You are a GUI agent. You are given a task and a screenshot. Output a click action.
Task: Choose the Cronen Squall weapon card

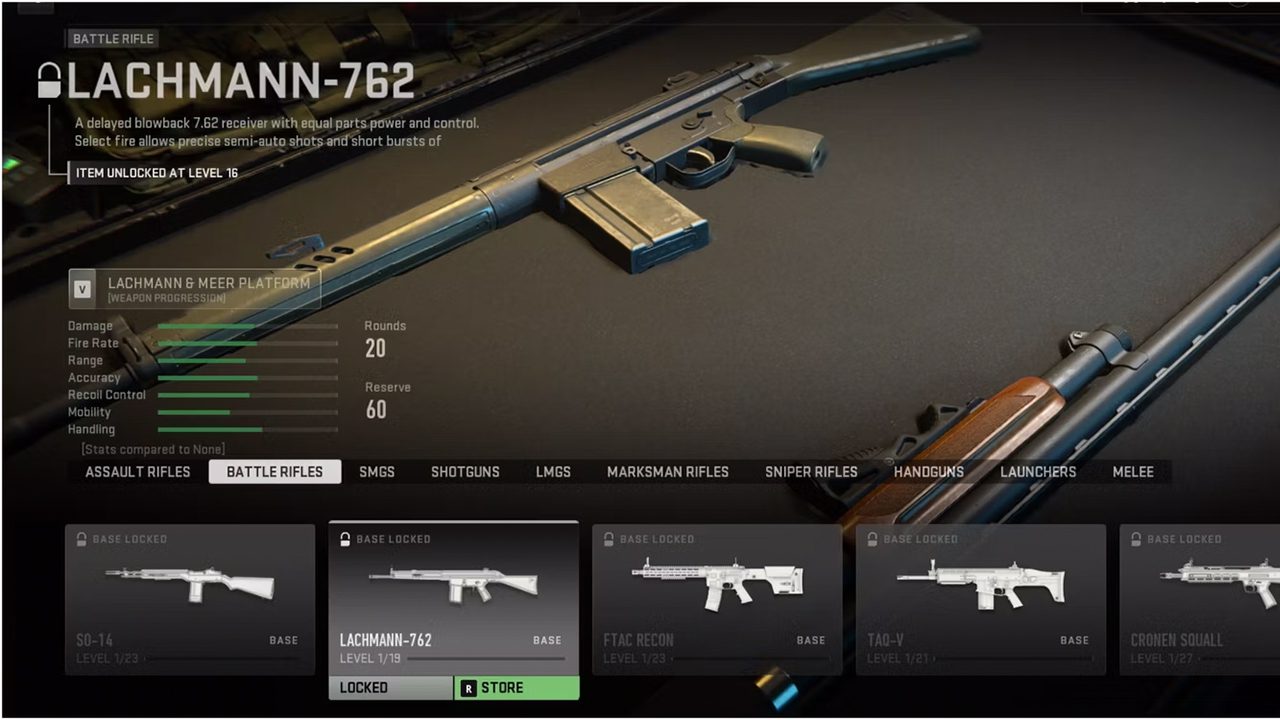pos(1200,599)
